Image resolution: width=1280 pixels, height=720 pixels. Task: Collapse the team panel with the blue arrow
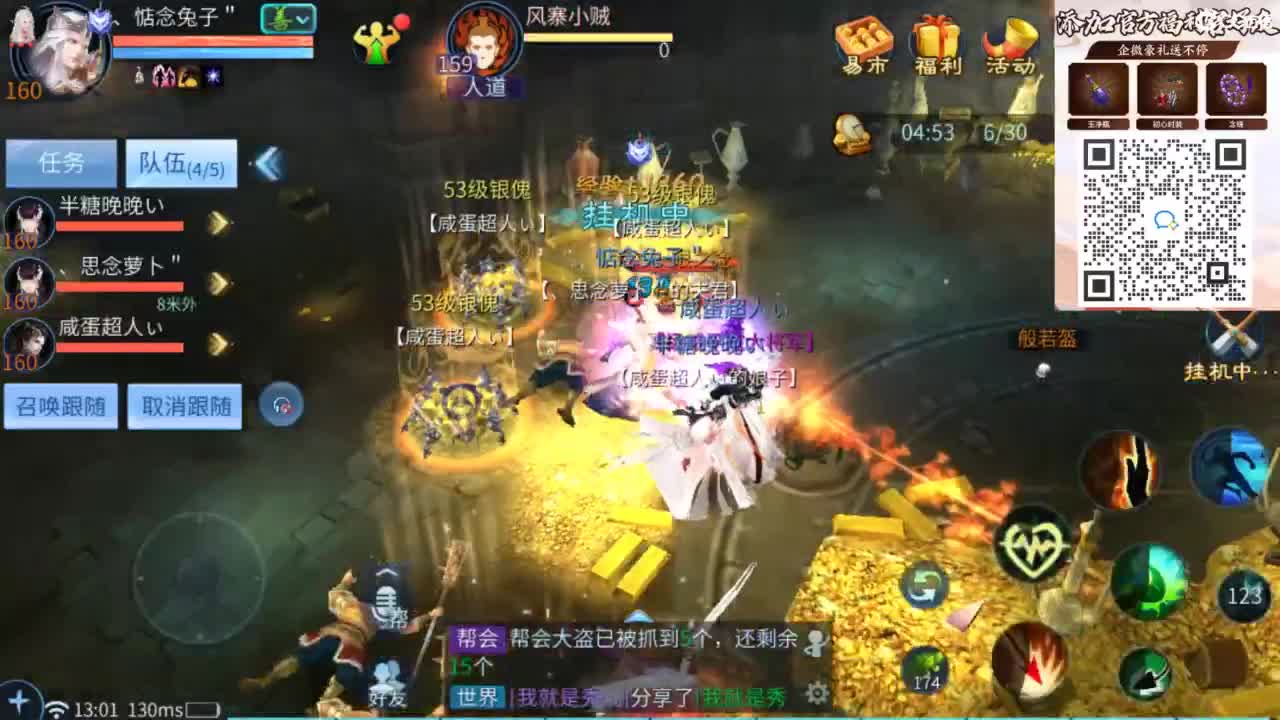[266, 165]
